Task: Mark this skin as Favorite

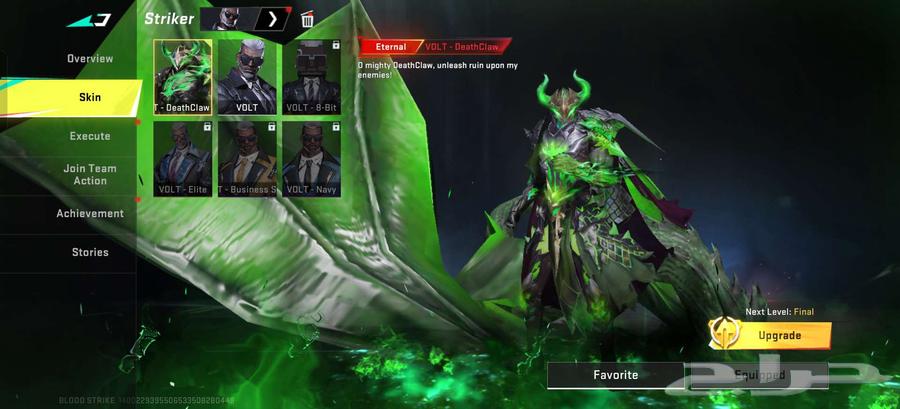Action: (615, 375)
